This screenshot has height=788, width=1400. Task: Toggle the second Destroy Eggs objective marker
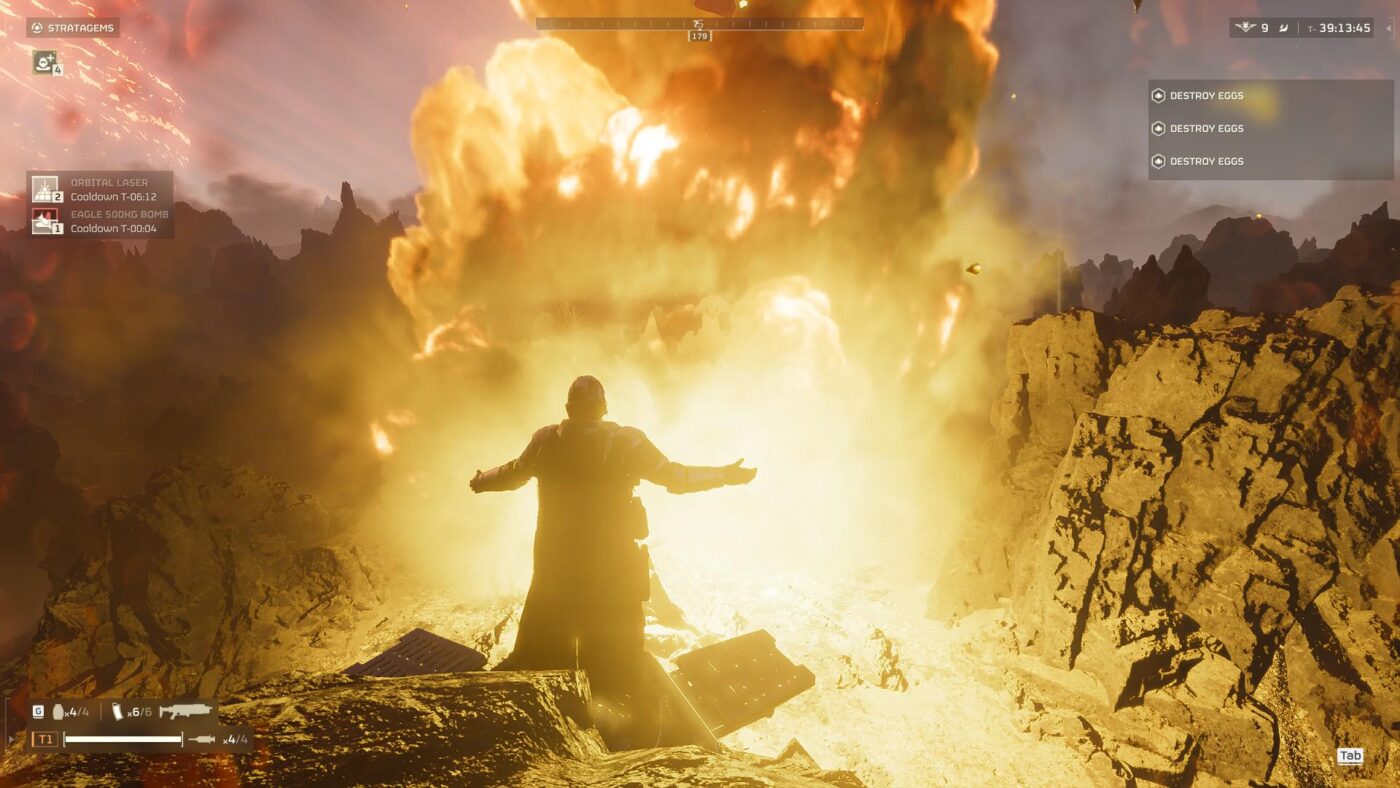point(1161,128)
